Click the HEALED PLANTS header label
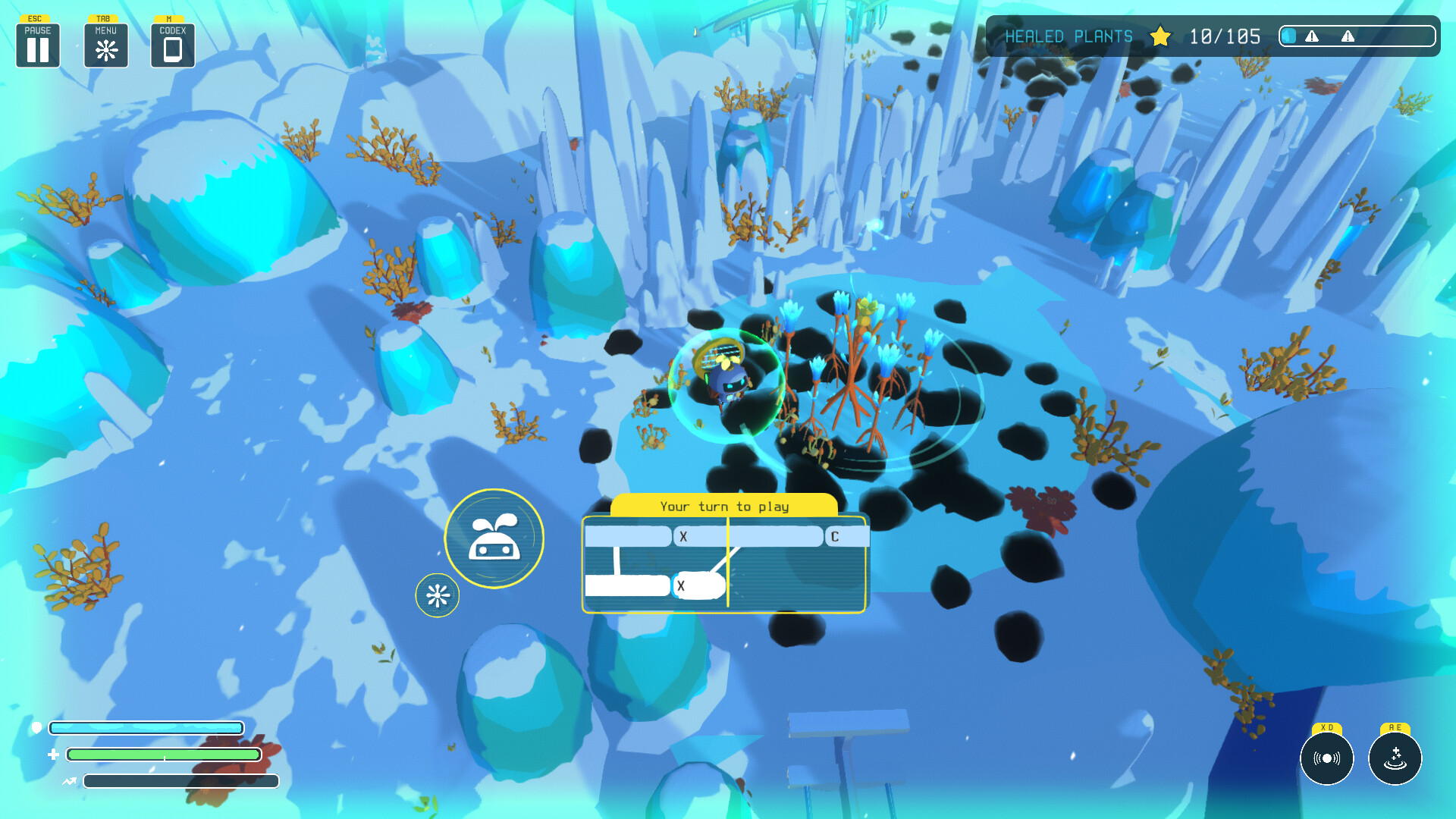This screenshot has height=819, width=1456. [1068, 36]
